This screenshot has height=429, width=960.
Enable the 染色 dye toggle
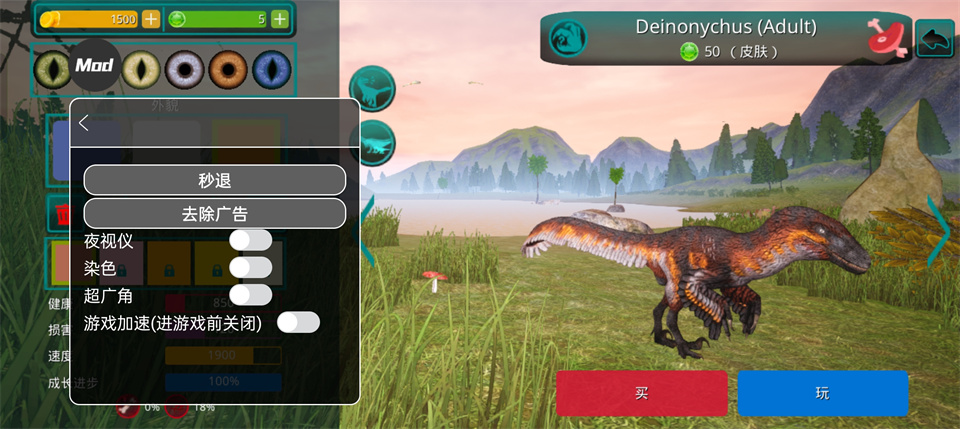point(250,267)
